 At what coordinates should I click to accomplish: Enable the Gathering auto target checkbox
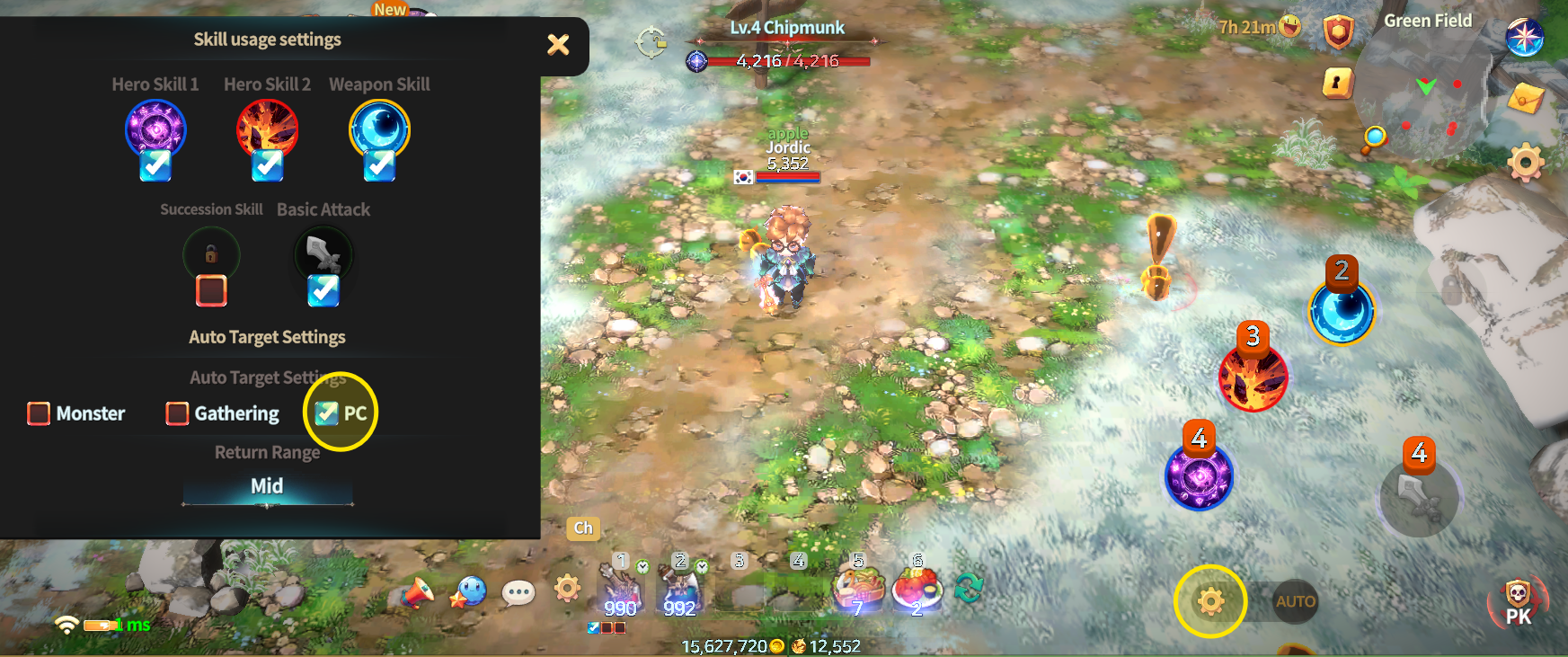click(177, 413)
